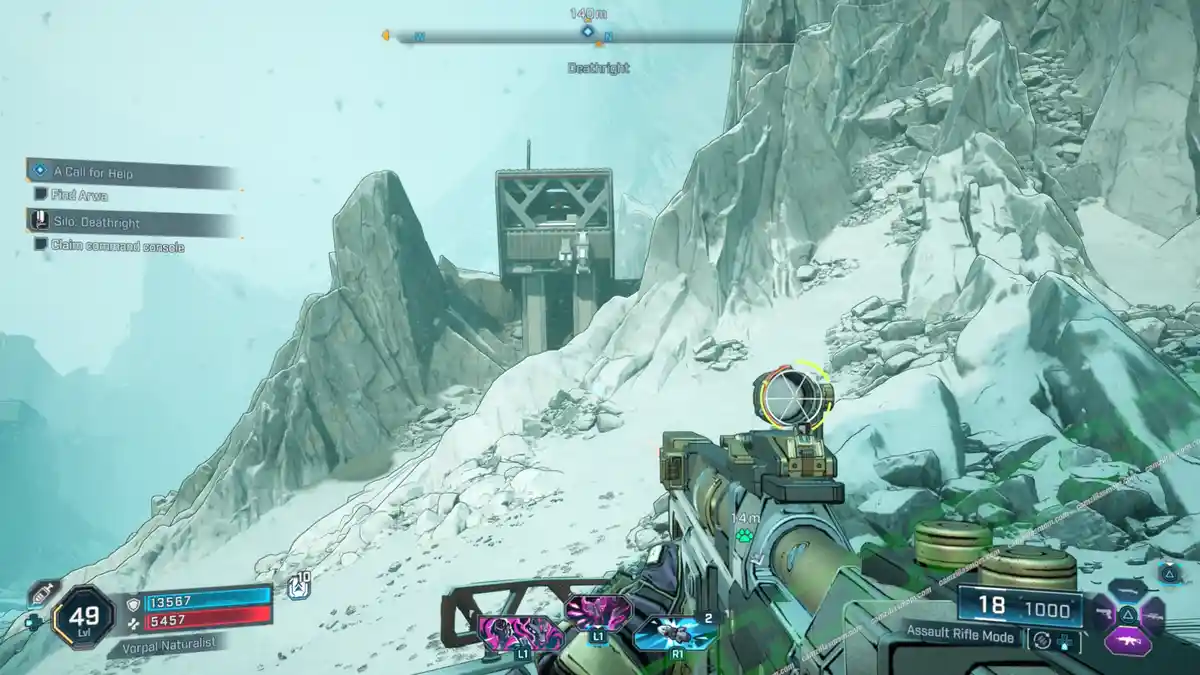This screenshot has width=1200, height=675.
Task: Select the blue diamond waypoint marker on compass
Action: [588, 31]
